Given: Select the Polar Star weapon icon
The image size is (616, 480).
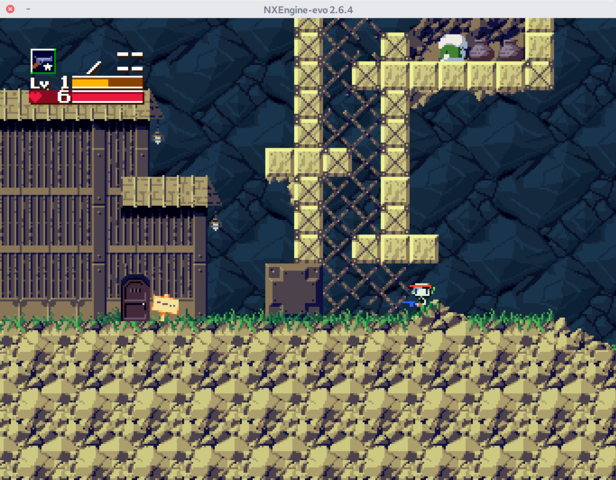Looking at the screenshot, I should click(x=43, y=61).
